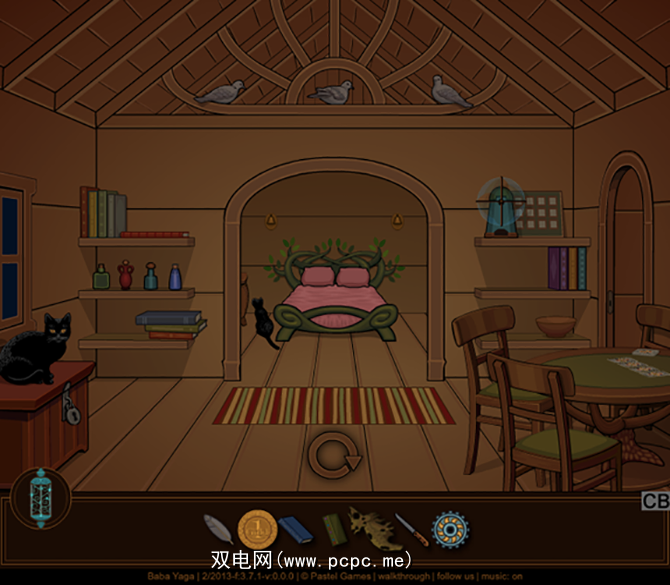The image size is (670, 585).
Task: Pick the knife from the inventory
Action: [411, 529]
